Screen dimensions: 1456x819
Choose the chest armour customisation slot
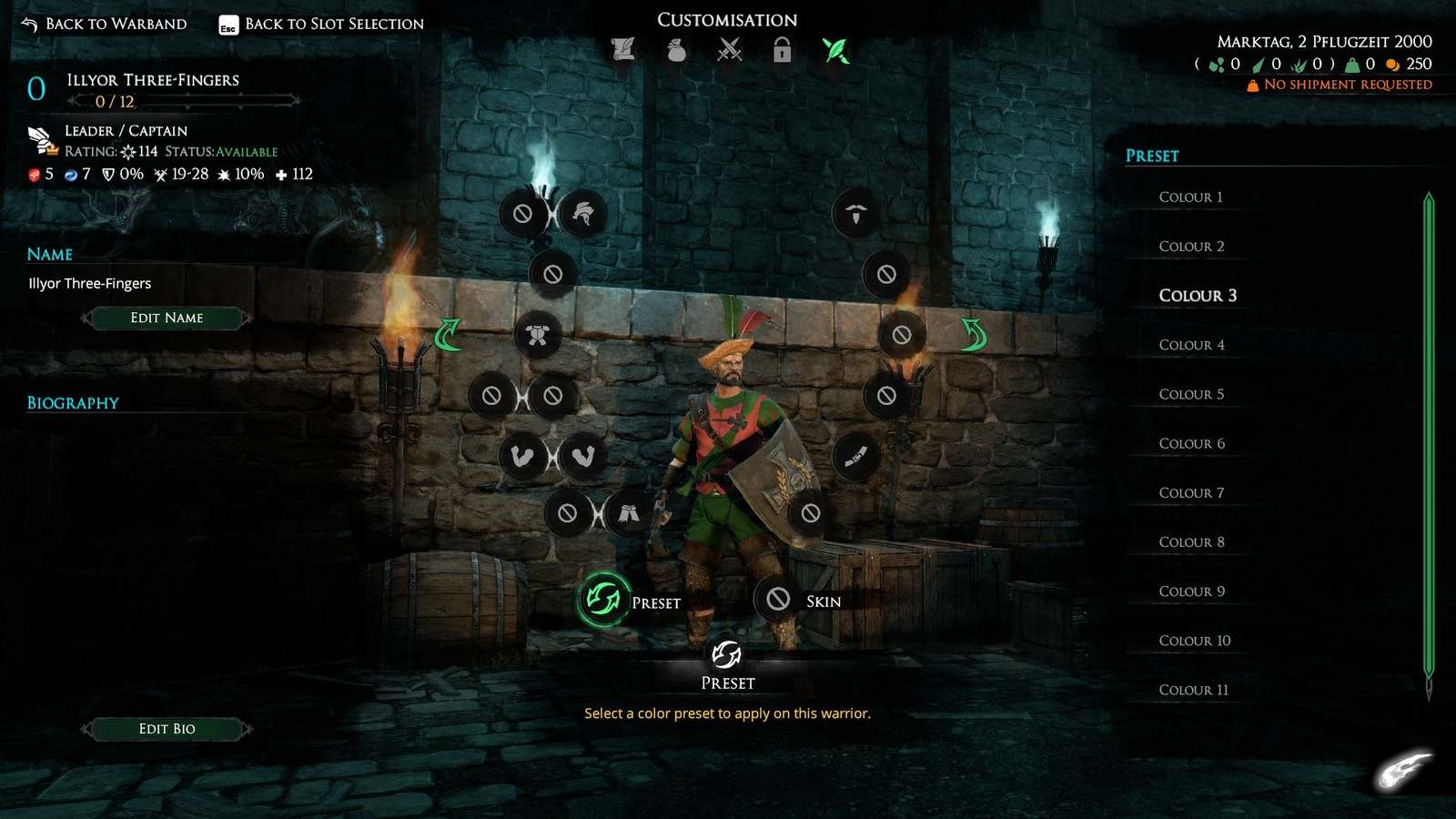537,335
